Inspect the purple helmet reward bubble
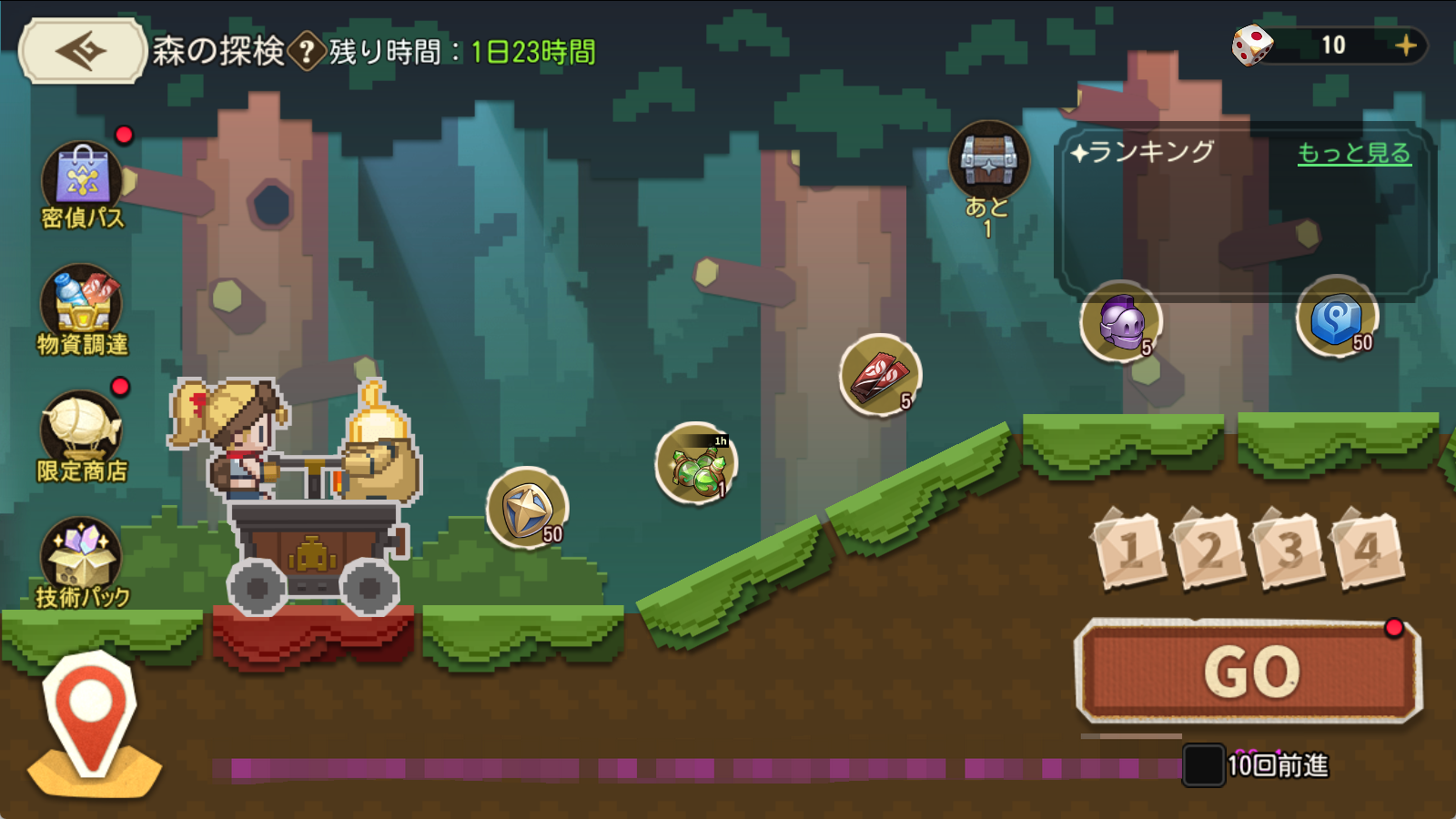The height and width of the screenshot is (819, 1456). coord(1121,321)
